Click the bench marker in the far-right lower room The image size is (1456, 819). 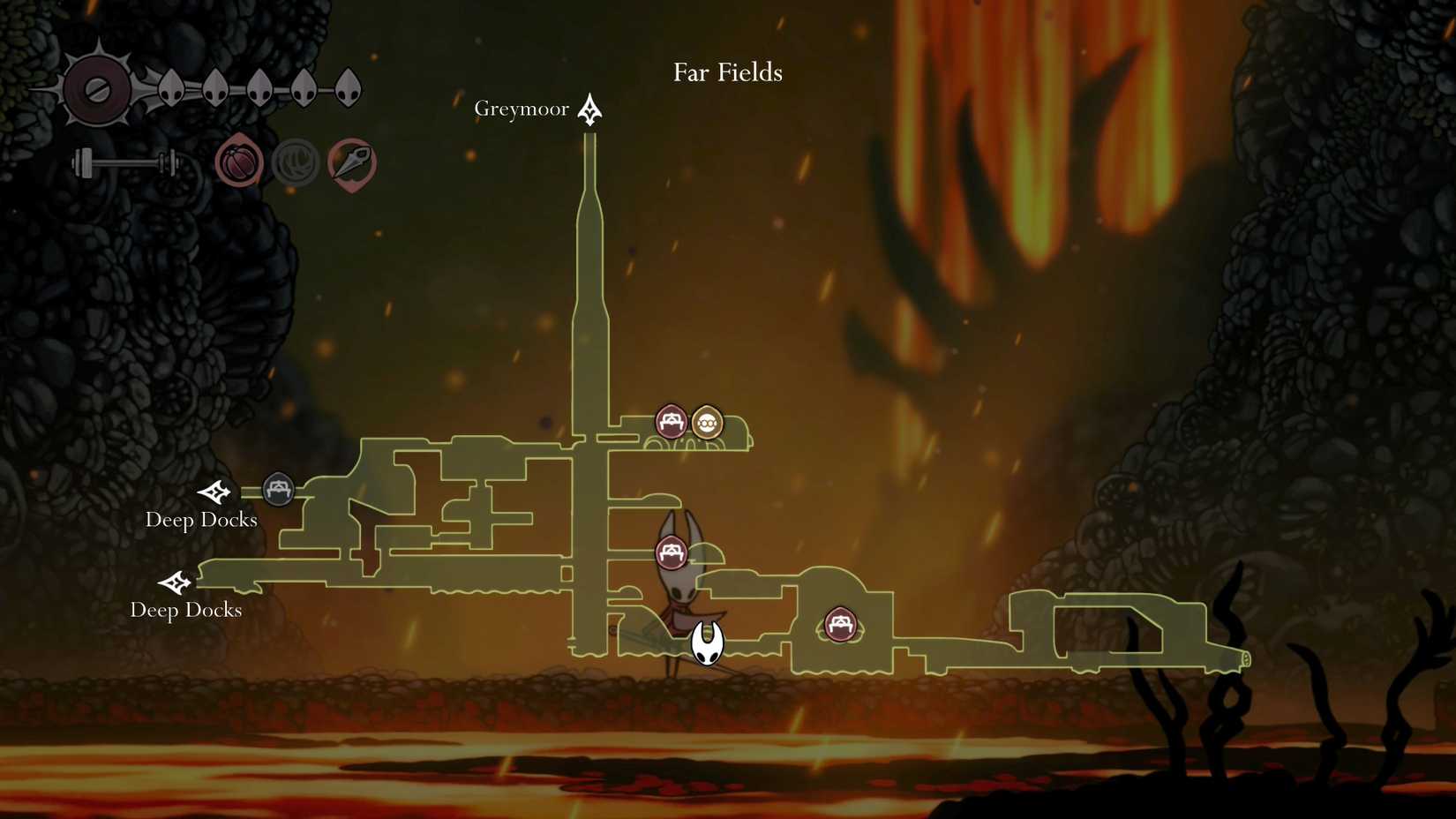[841, 625]
